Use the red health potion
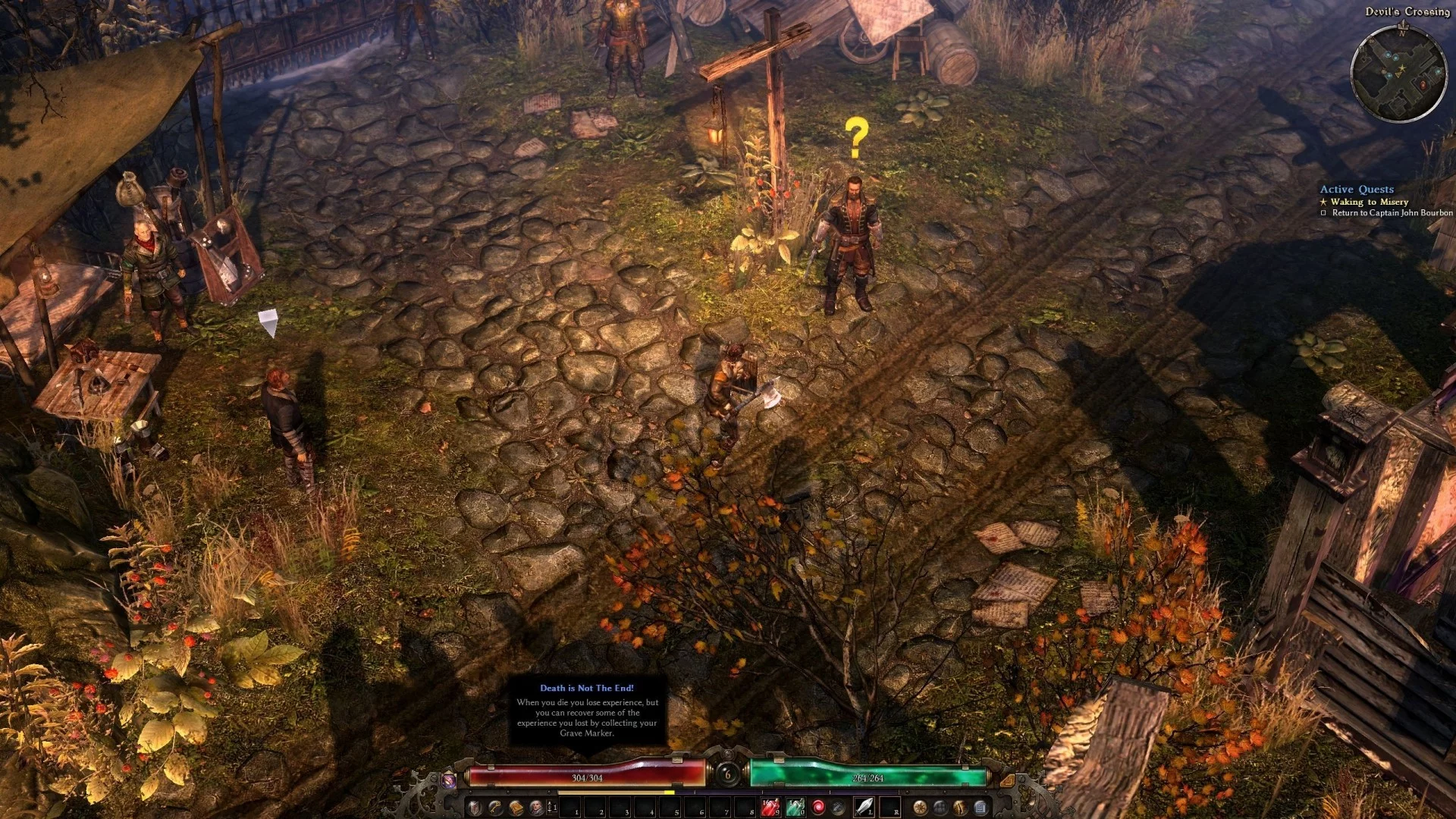This screenshot has width=1456, height=819. [770, 807]
